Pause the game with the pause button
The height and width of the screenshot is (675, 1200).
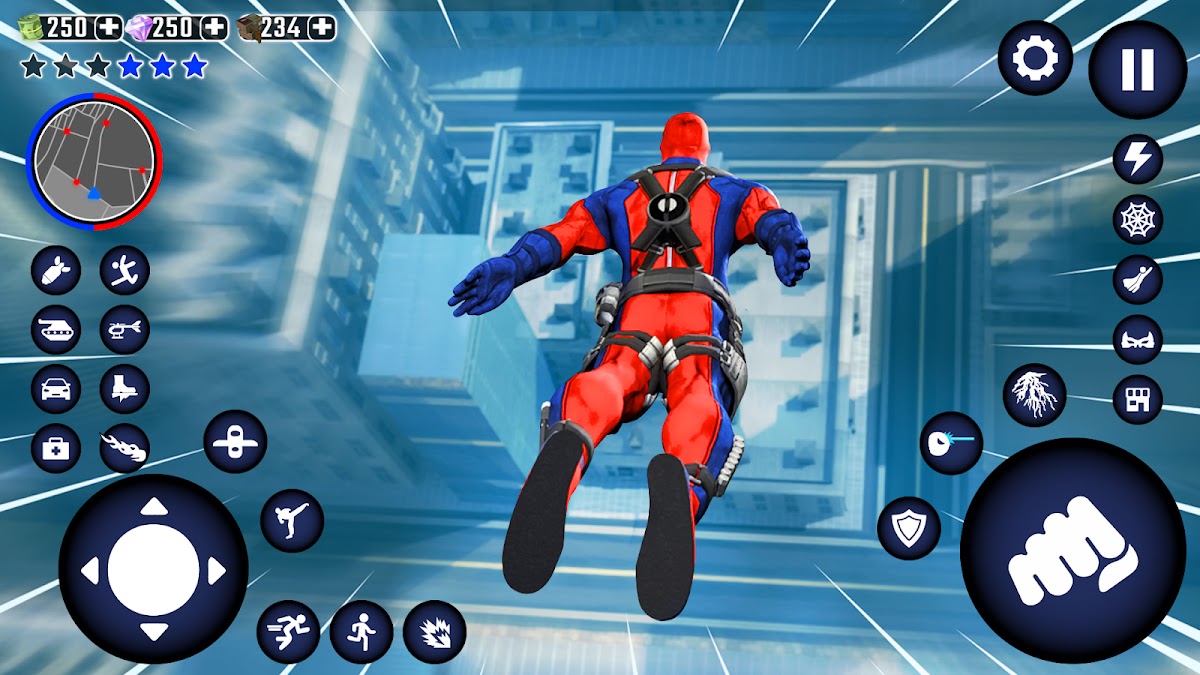(1137, 70)
